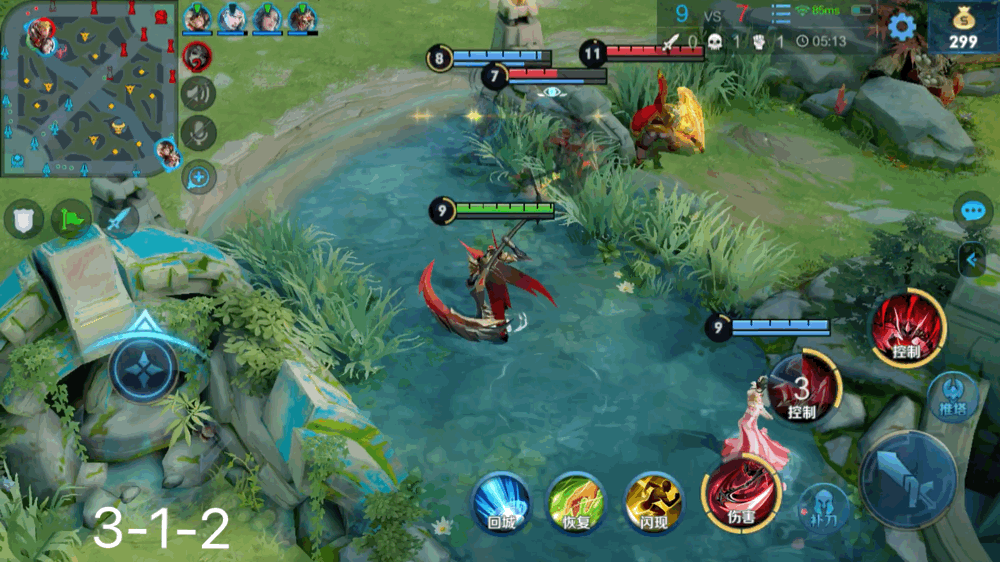This screenshot has width=1000, height=562.
Task: Use the 恢复 heal ability
Action: click(x=576, y=500)
